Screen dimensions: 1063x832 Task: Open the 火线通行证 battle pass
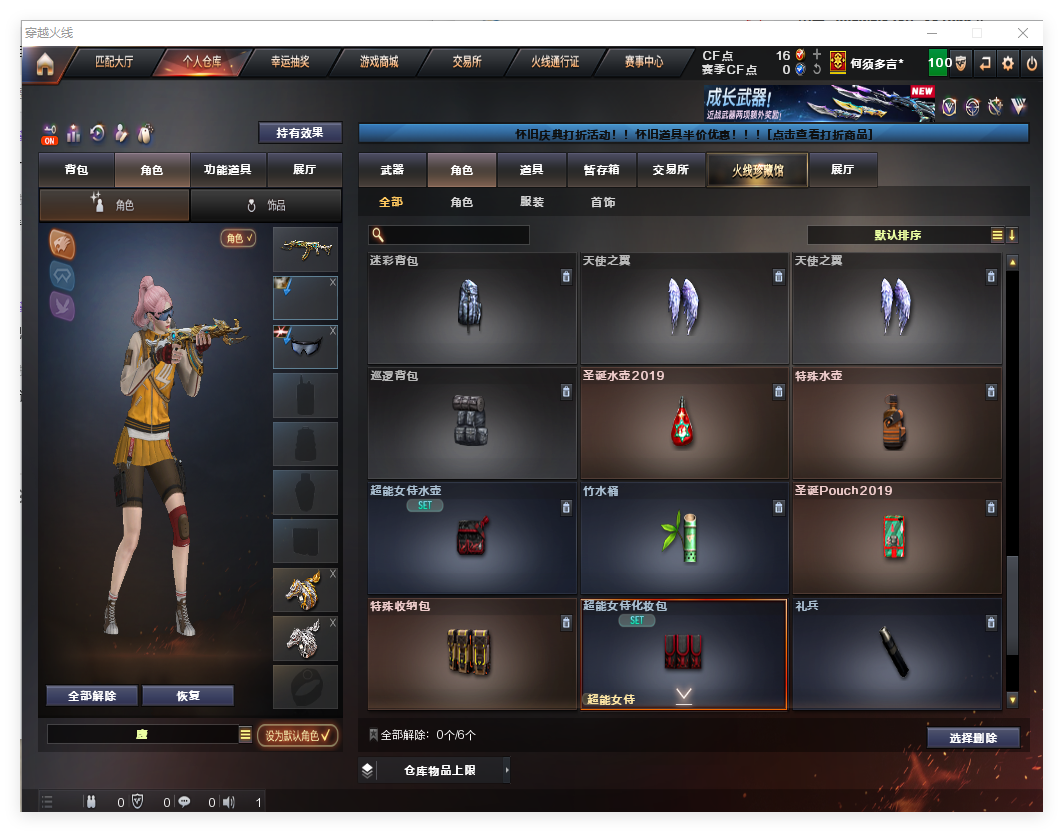coord(555,62)
